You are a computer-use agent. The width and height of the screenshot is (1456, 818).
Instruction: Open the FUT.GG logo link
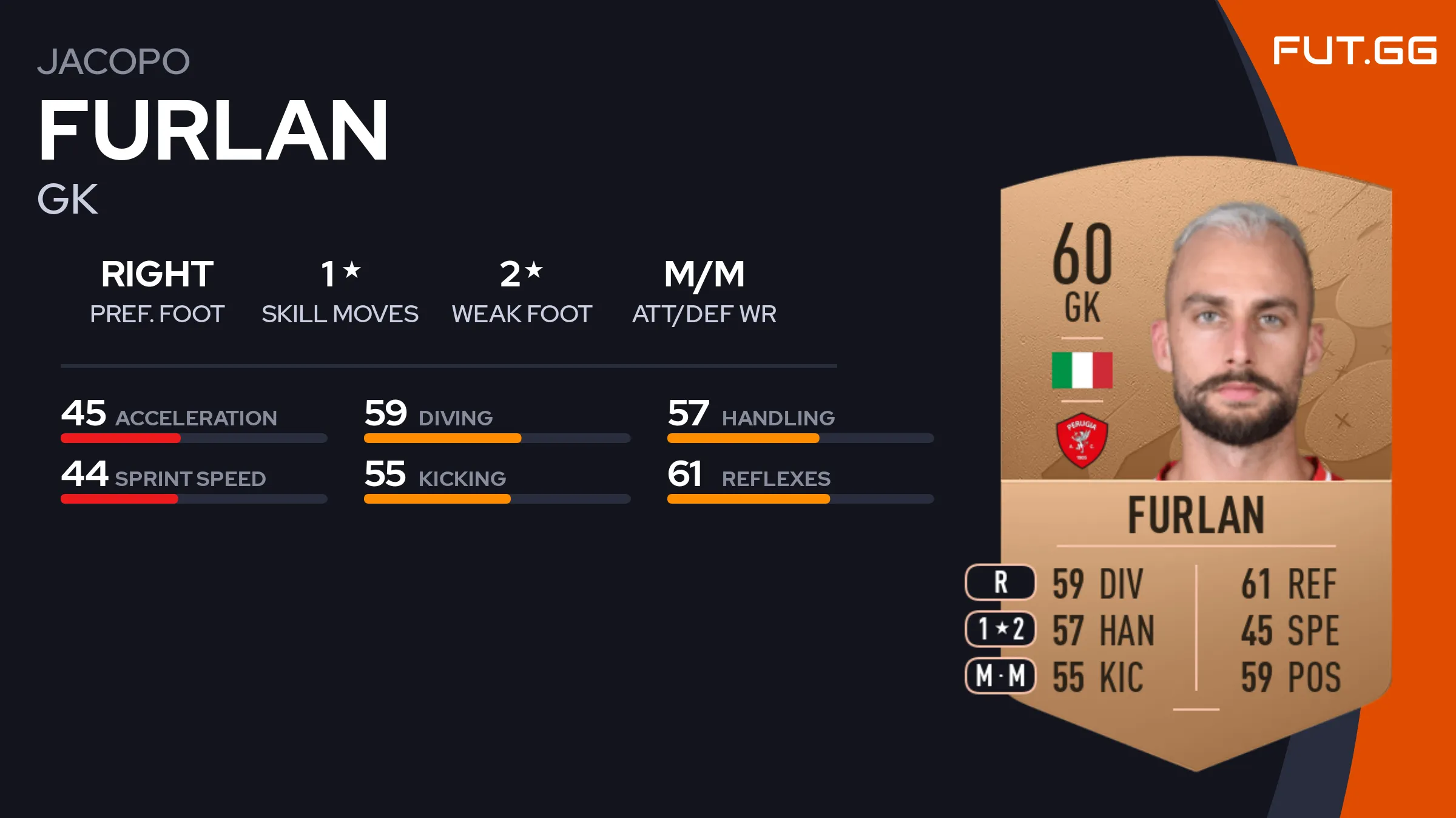[x=1354, y=51]
